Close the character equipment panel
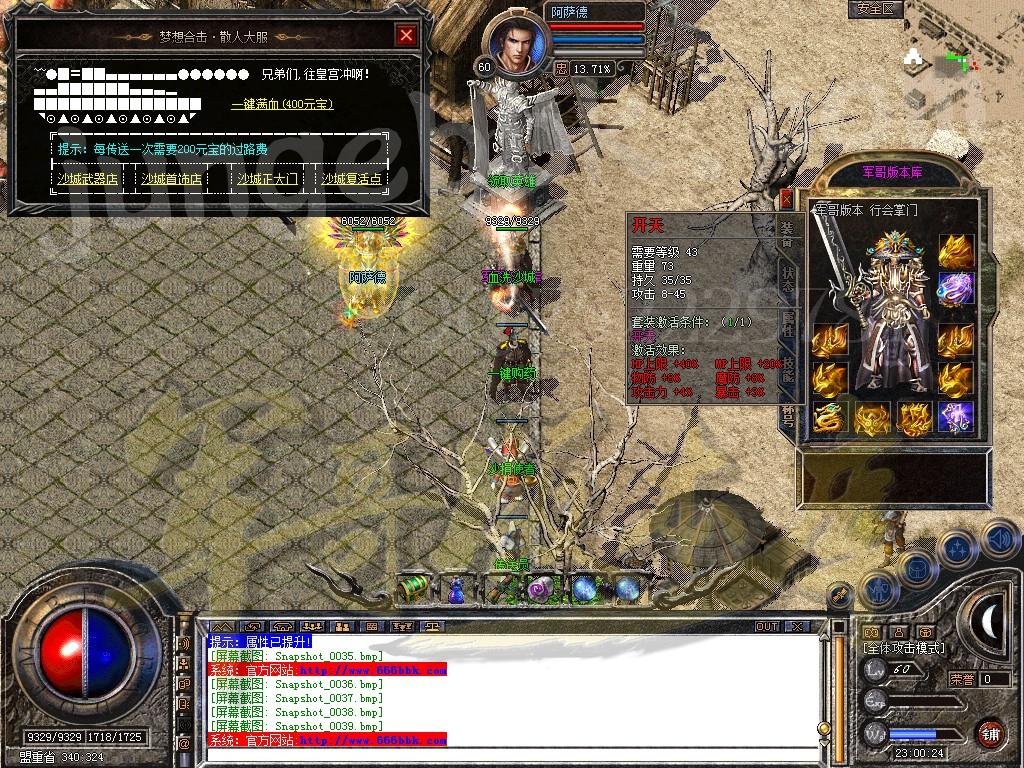 point(787,197)
